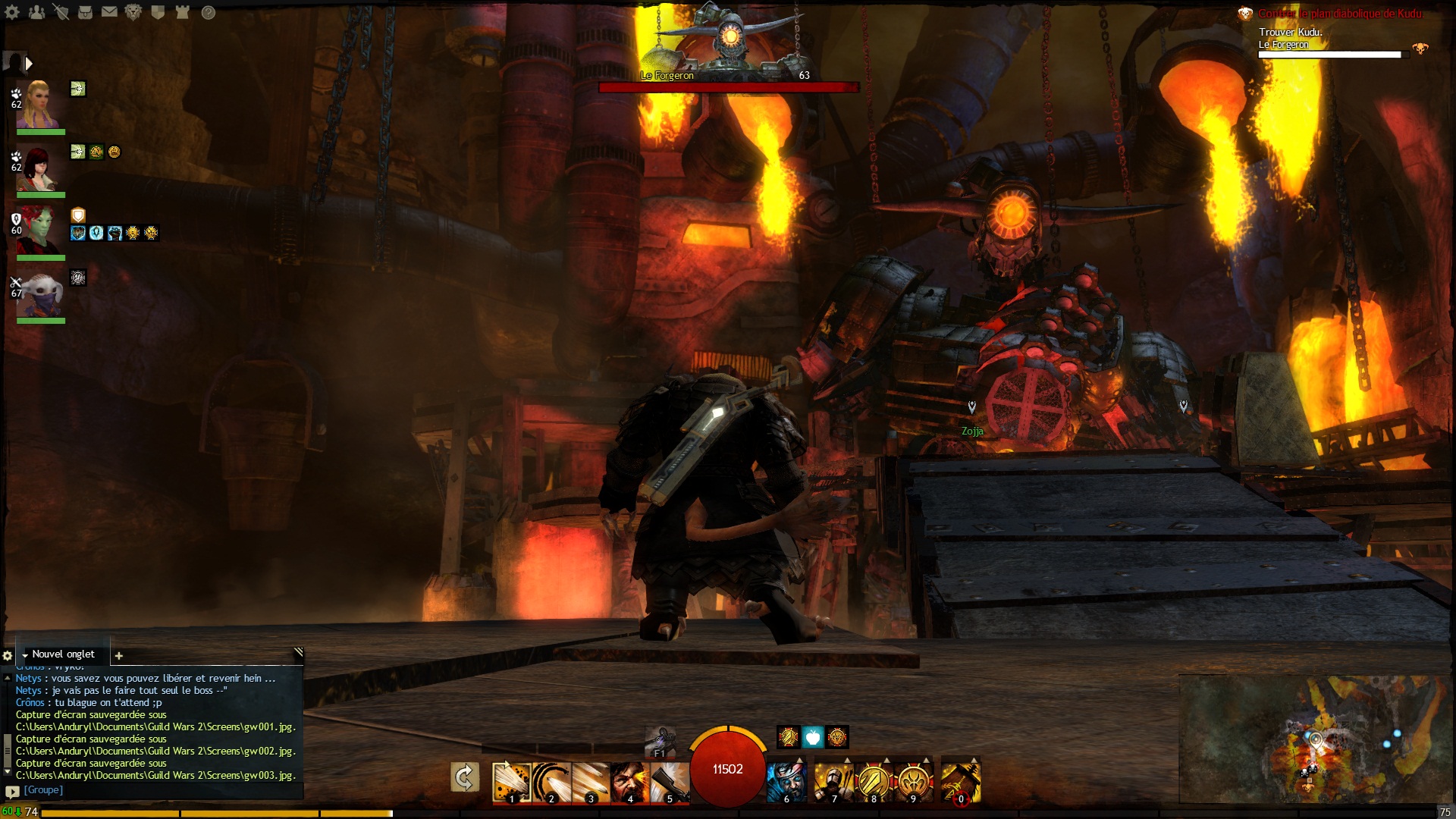The width and height of the screenshot is (1456, 819).
Task: Open the contacts and friends panel
Action: (x=36, y=12)
